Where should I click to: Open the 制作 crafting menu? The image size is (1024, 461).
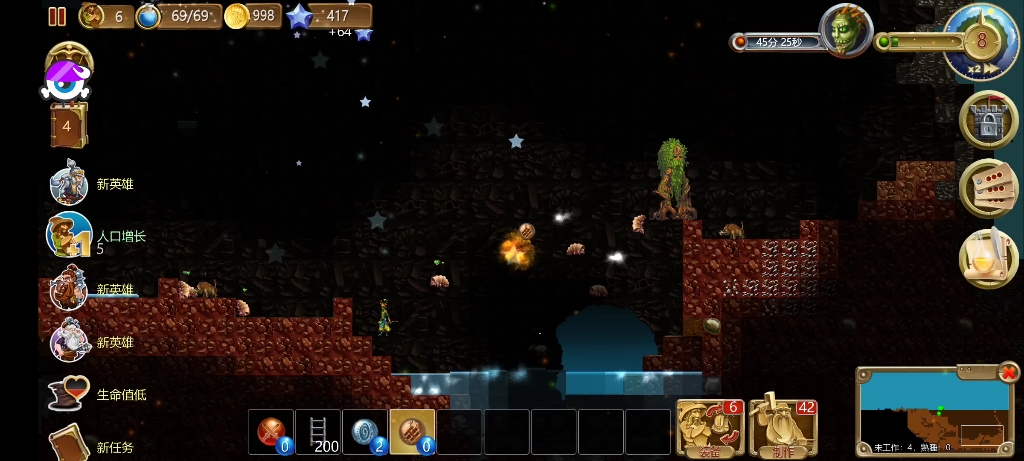coord(783,428)
